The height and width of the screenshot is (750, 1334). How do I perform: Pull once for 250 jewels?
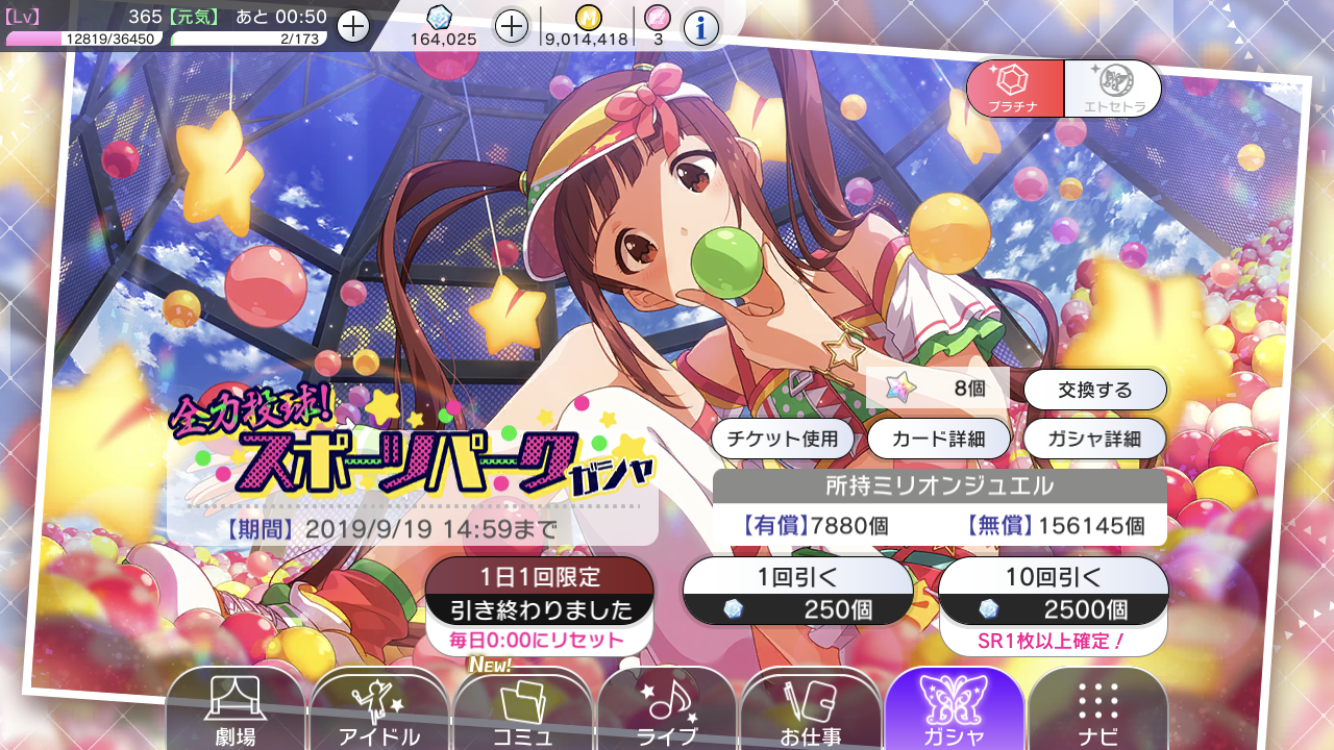click(x=797, y=592)
